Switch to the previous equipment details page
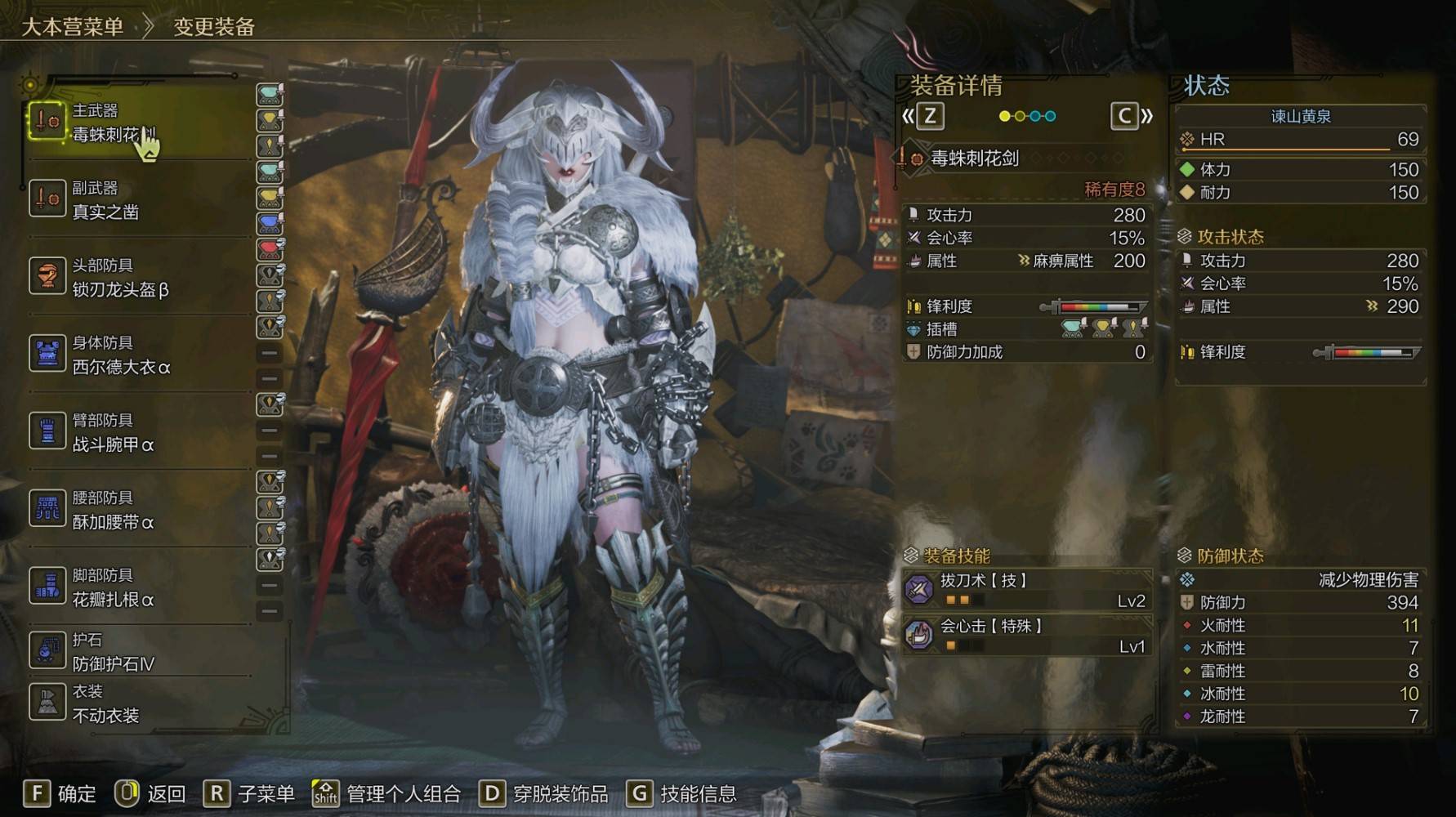Screen dimensions: 1456x817 (x=924, y=117)
